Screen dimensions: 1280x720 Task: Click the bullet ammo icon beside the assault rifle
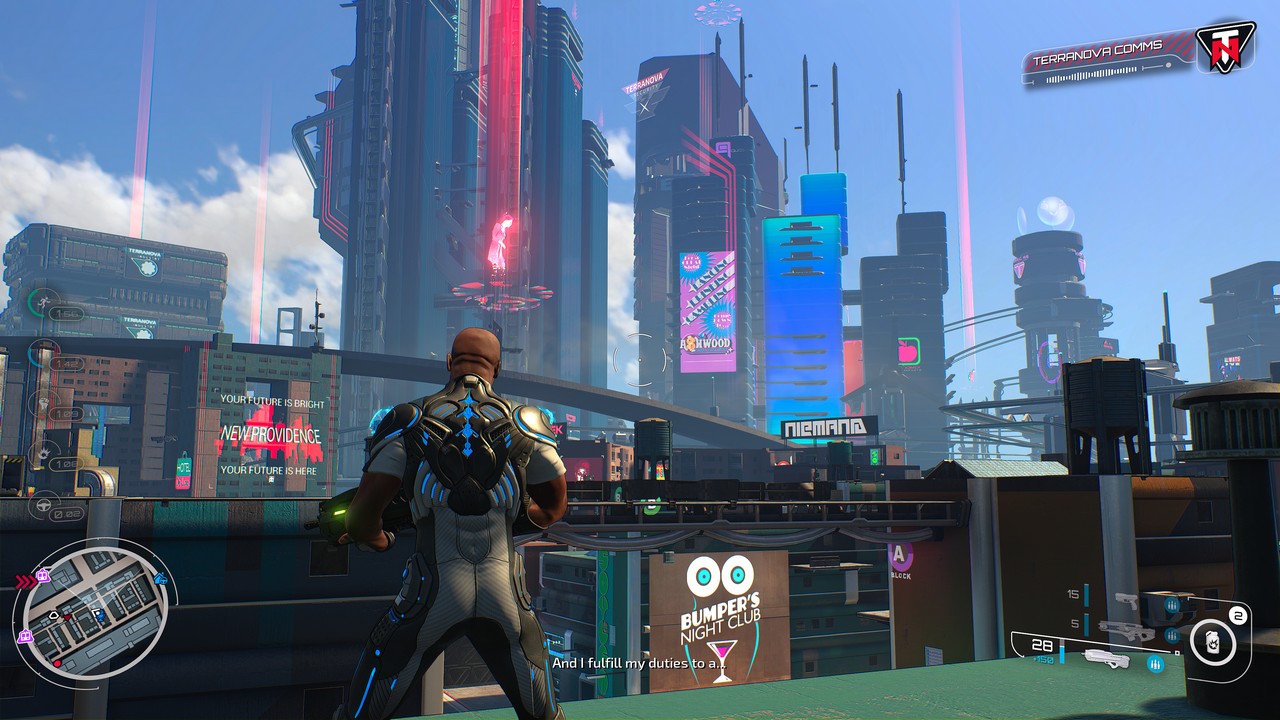(1155, 663)
